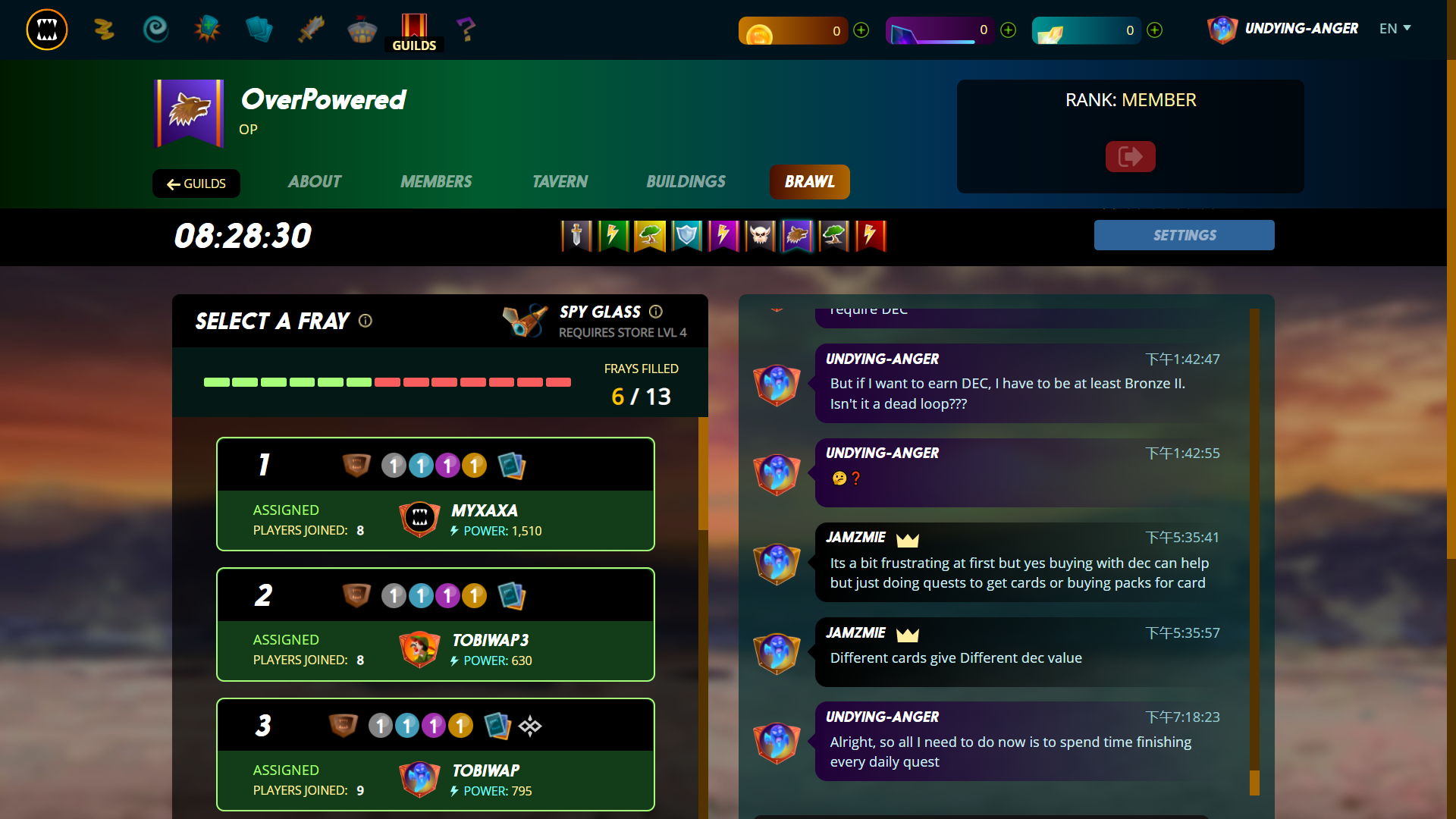Open the MEMBERS tab

point(436,182)
